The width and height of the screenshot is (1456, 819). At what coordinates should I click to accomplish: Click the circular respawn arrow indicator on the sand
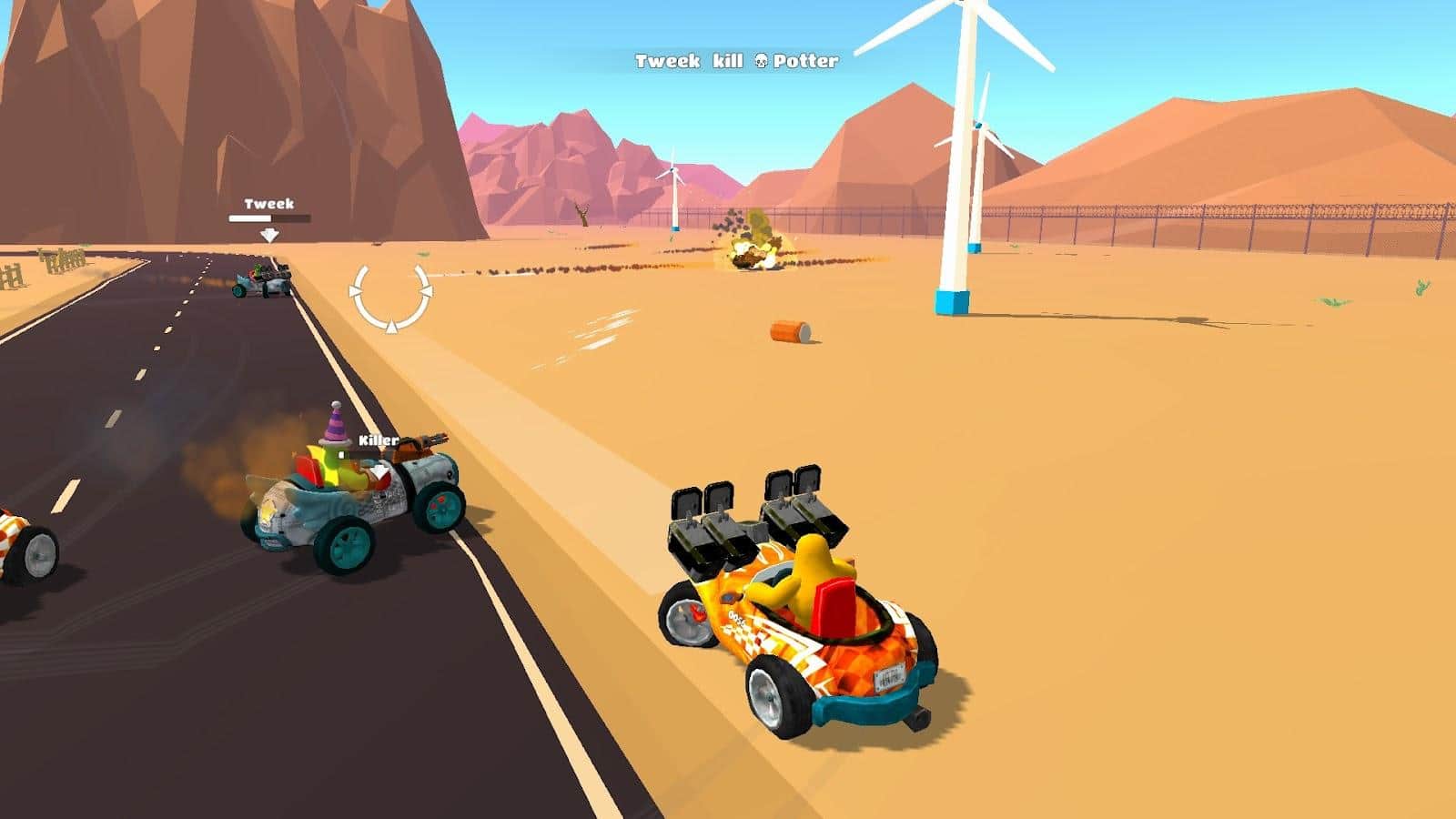pyautogui.click(x=391, y=300)
